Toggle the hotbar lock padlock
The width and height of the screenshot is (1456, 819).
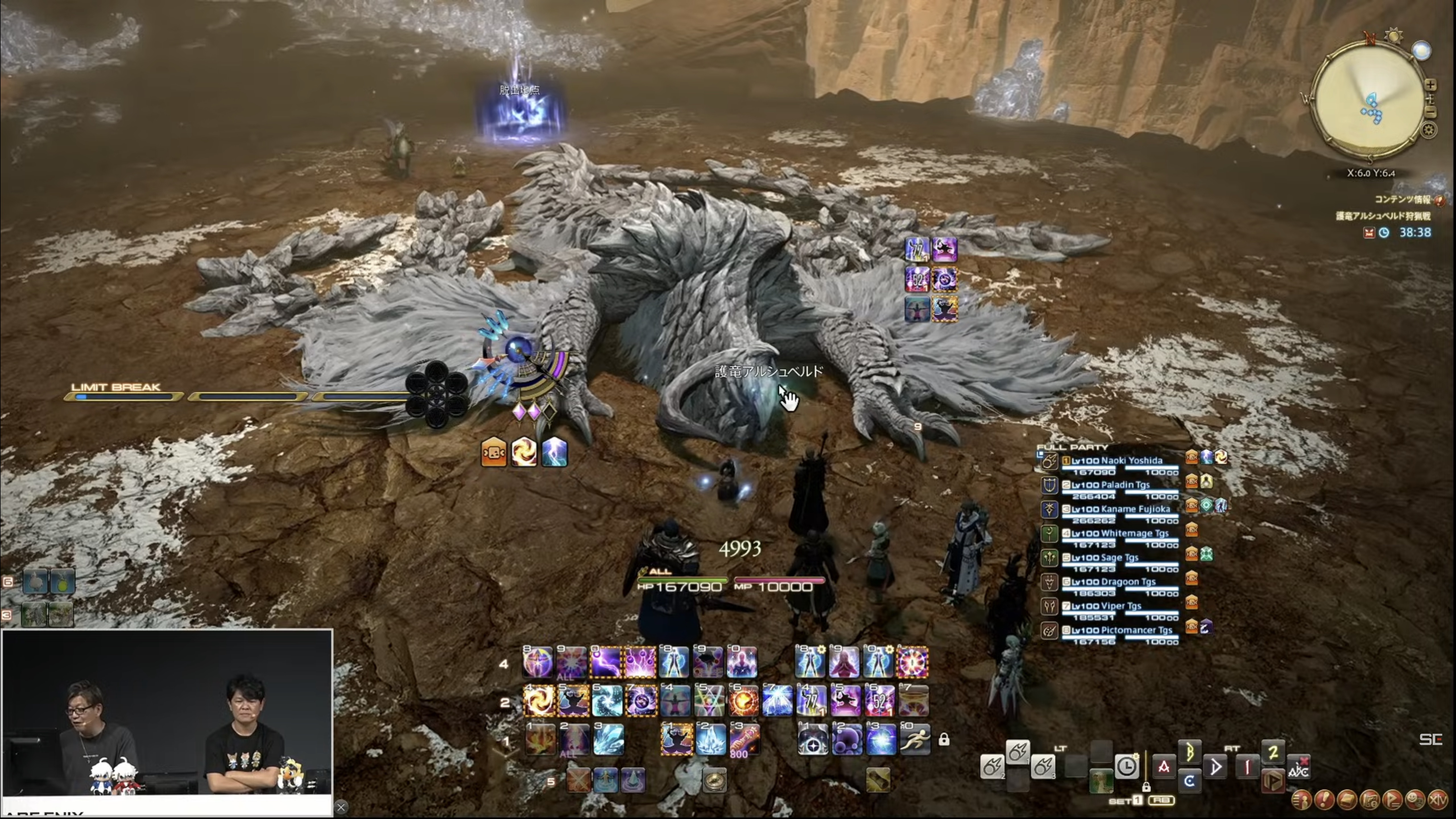pyautogui.click(x=944, y=740)
